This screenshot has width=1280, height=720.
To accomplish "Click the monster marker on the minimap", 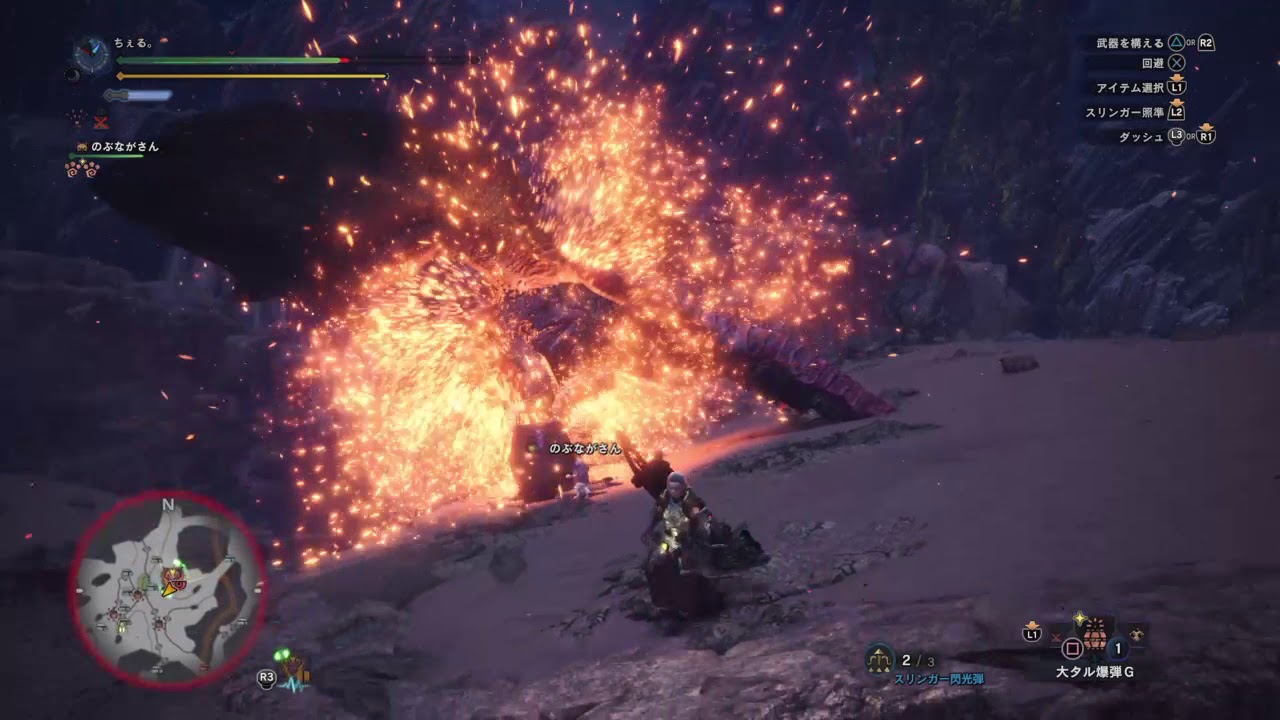I will point(175,576).
